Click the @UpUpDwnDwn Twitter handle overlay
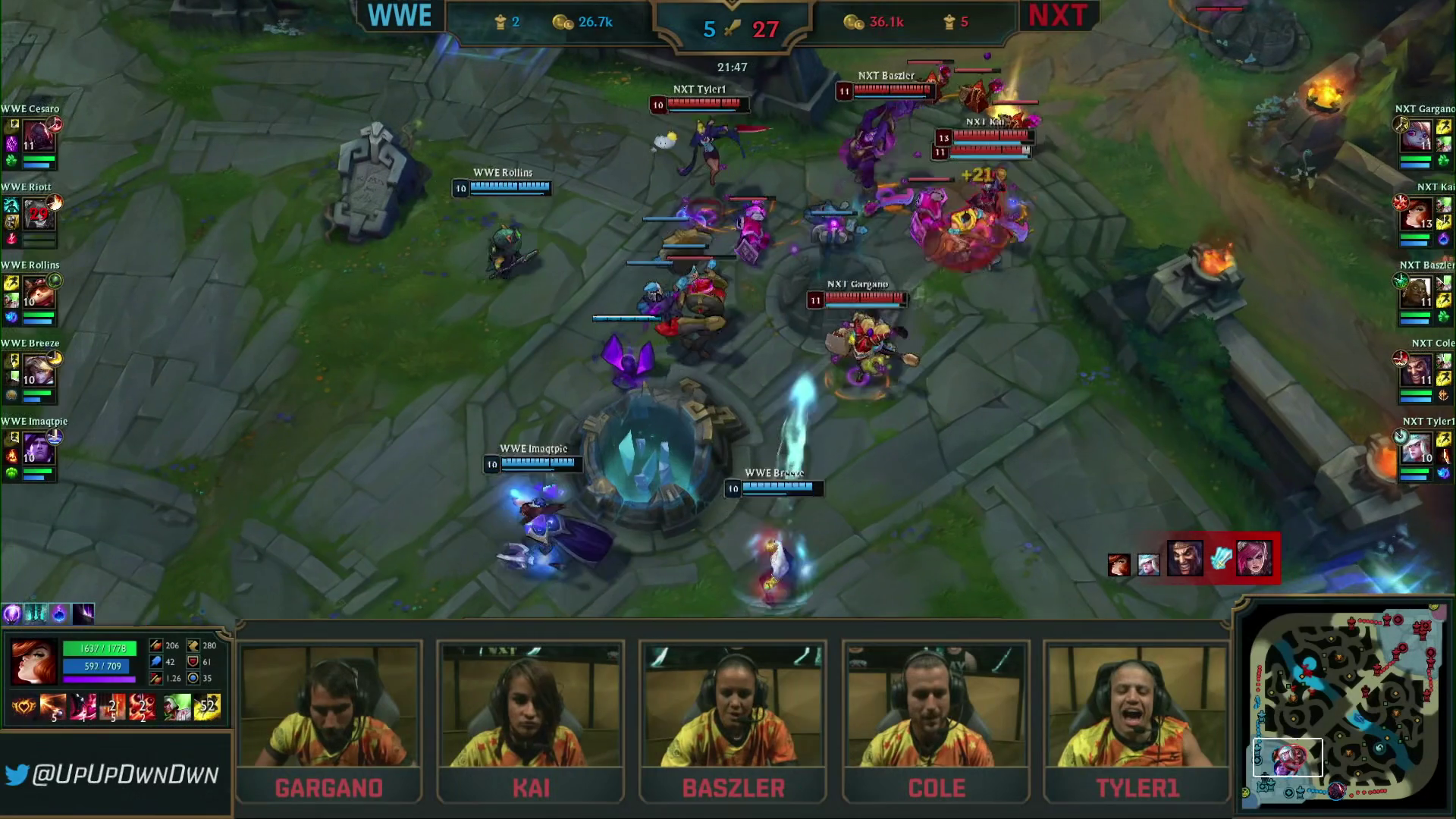This screenshot has width=1456, height=819. [x=114, y=774]
